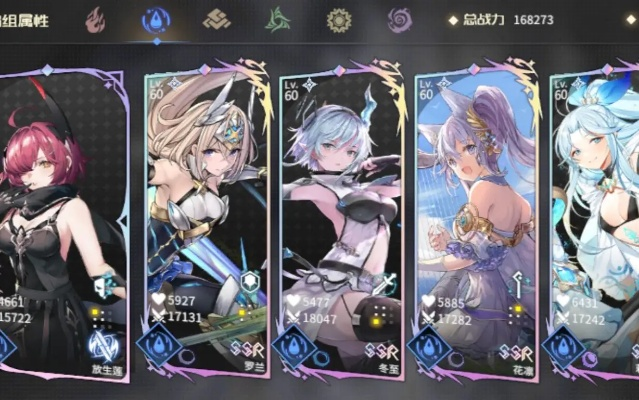Screen dimensions: 639x400
Task: Switch to the earth mountain element tab
Action: coord(217,19)
